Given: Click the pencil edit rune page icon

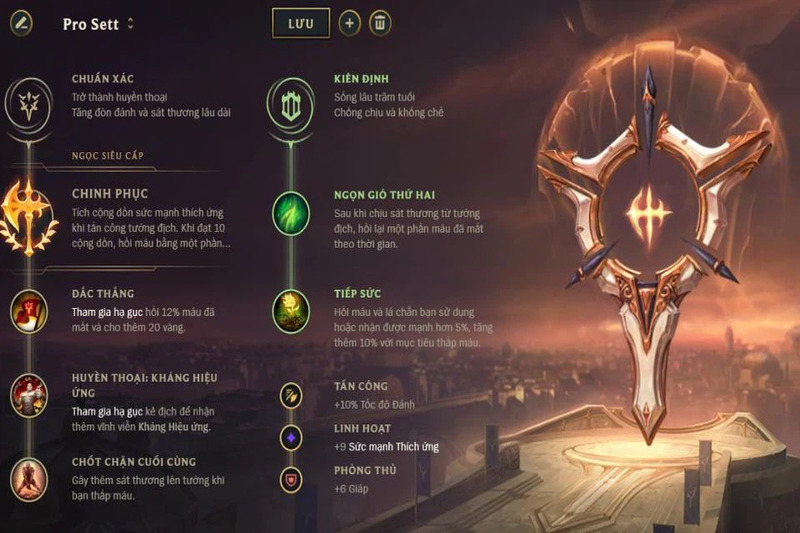Looking at the screenshot, I should [20, 23].
